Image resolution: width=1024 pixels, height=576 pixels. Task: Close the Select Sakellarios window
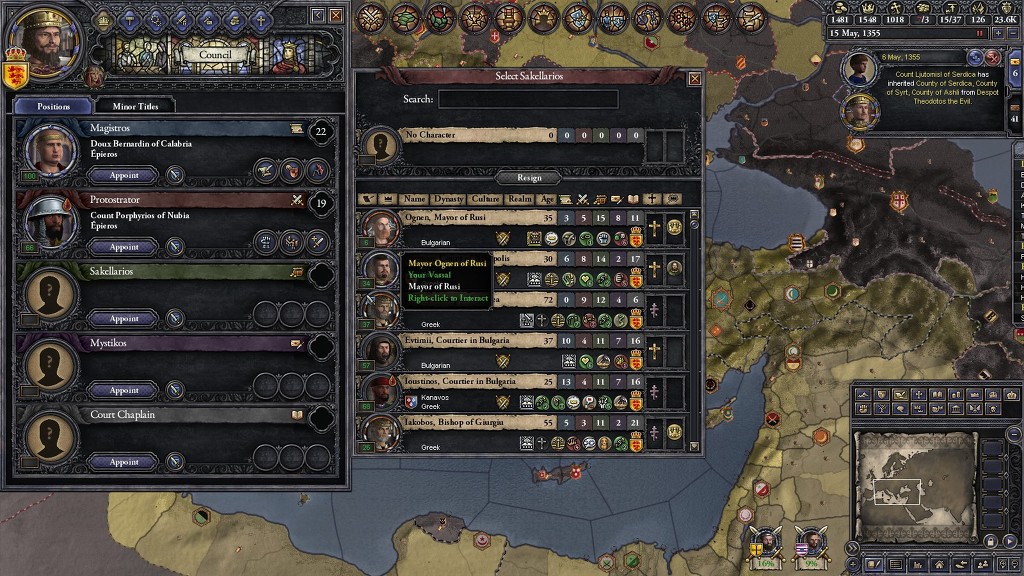(x=695, y=78)
